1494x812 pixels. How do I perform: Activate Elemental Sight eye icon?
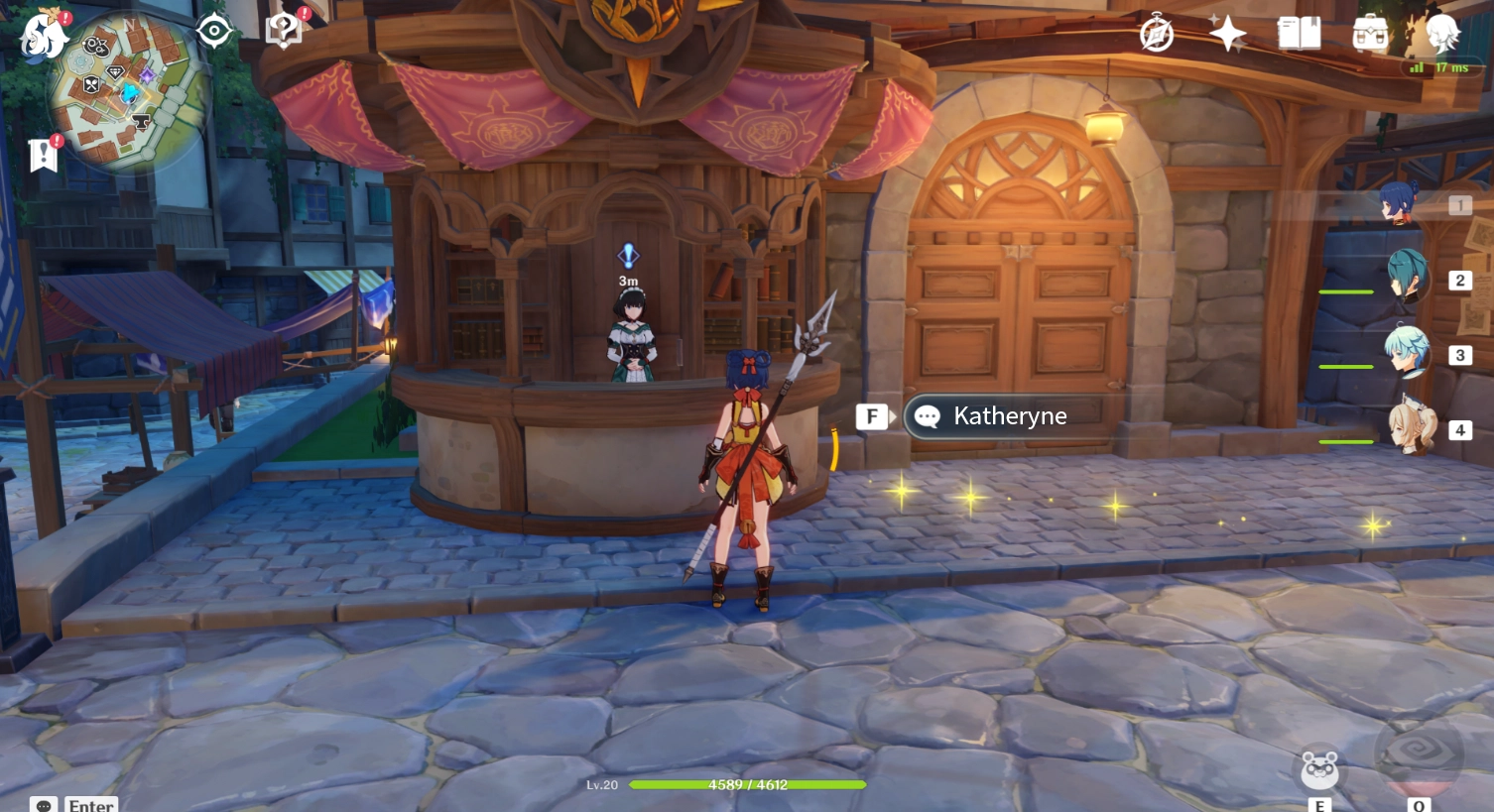pos(213,29)
